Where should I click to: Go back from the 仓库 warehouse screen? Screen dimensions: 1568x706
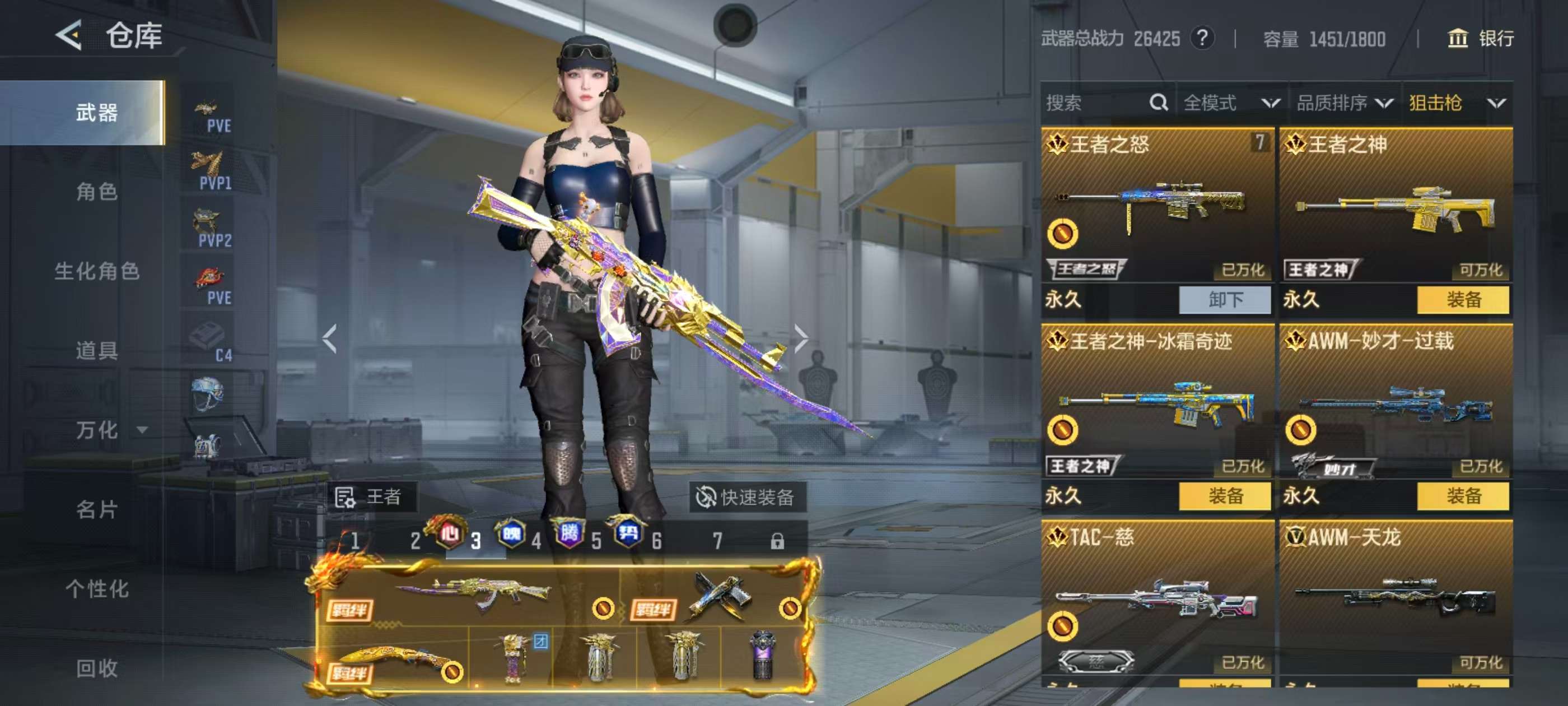tap(69, 35)
